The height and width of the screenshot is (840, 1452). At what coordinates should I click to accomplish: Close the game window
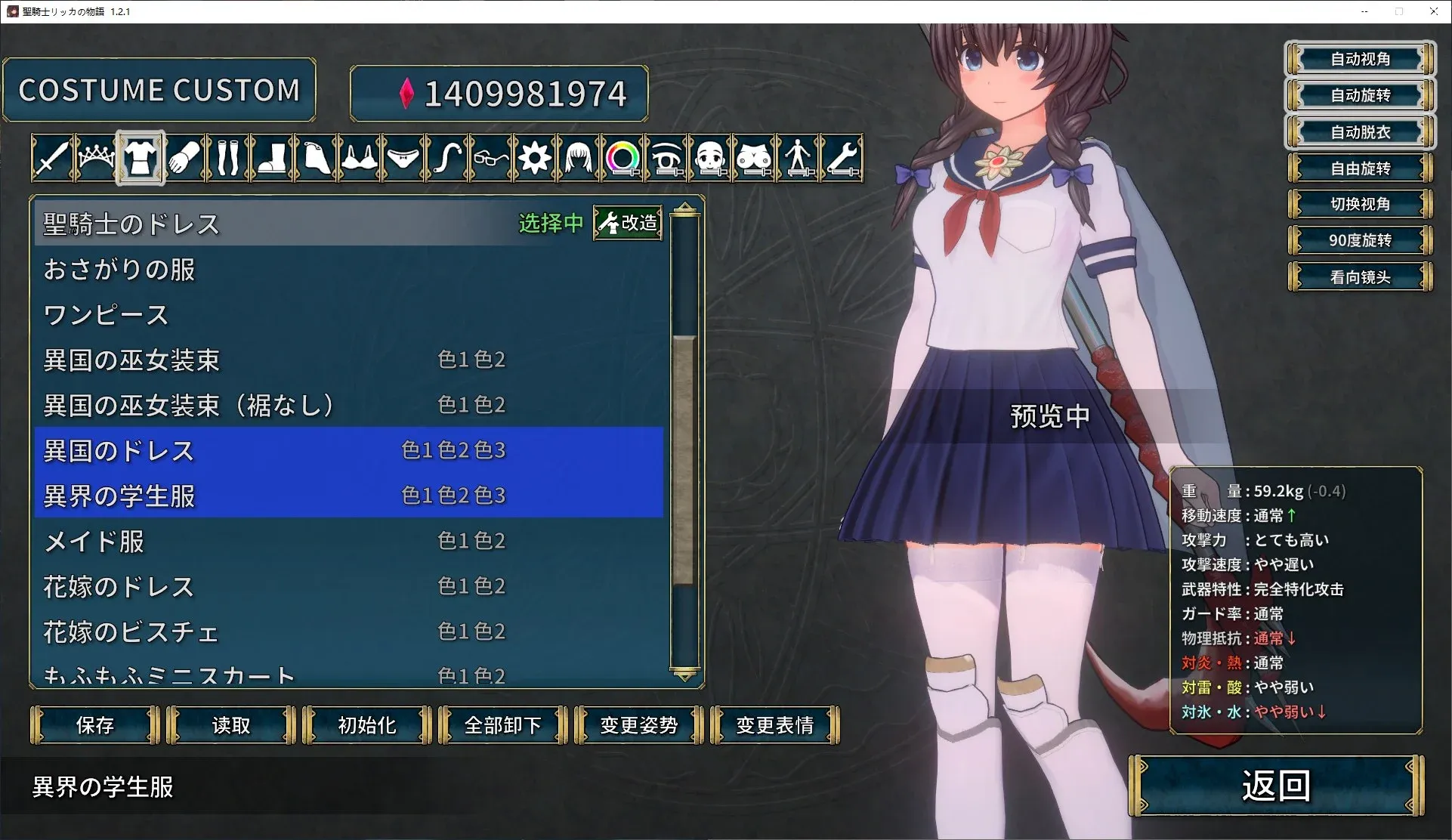[x=1433, y=11]
